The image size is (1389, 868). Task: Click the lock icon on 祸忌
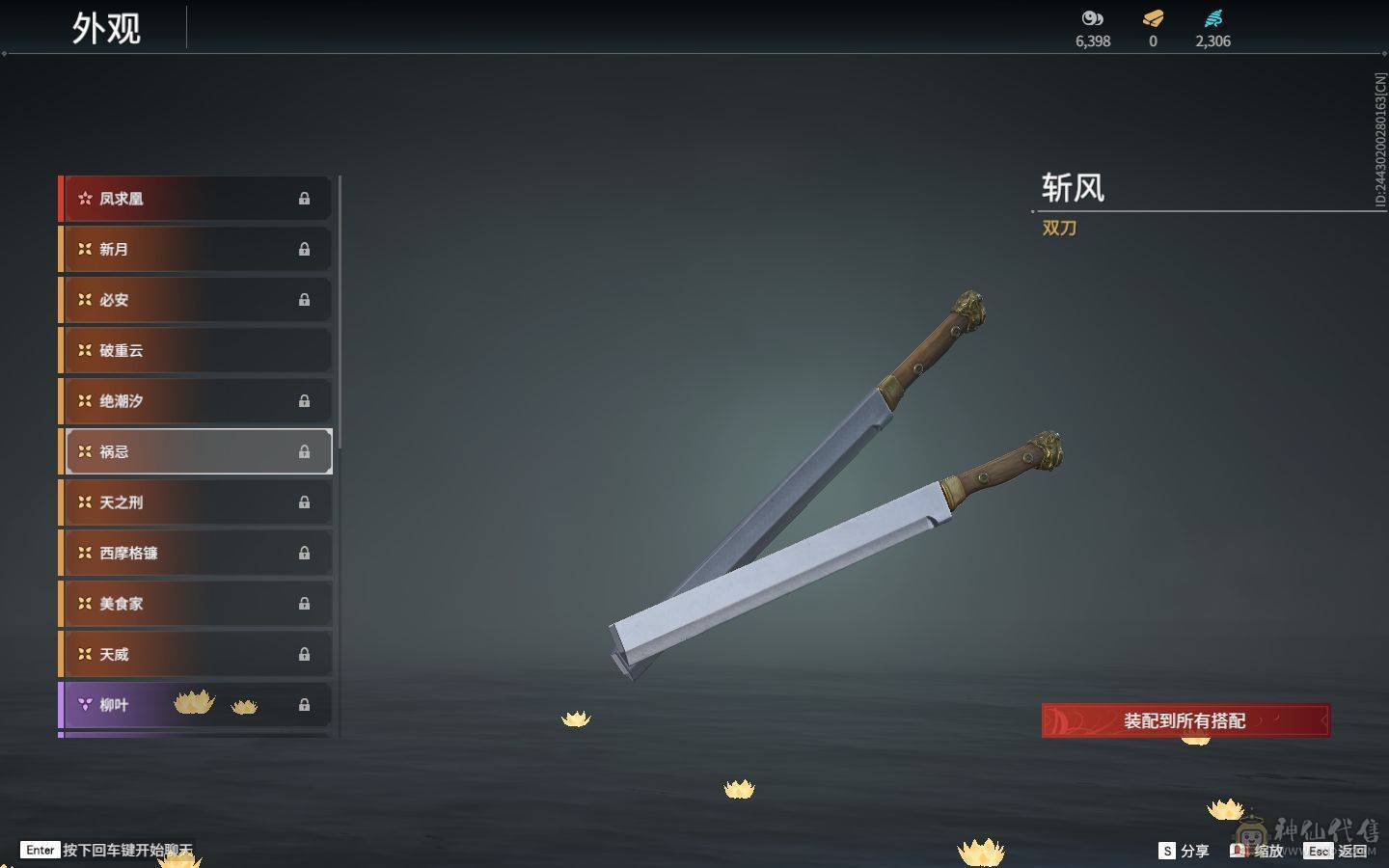[x=304, y=451]
